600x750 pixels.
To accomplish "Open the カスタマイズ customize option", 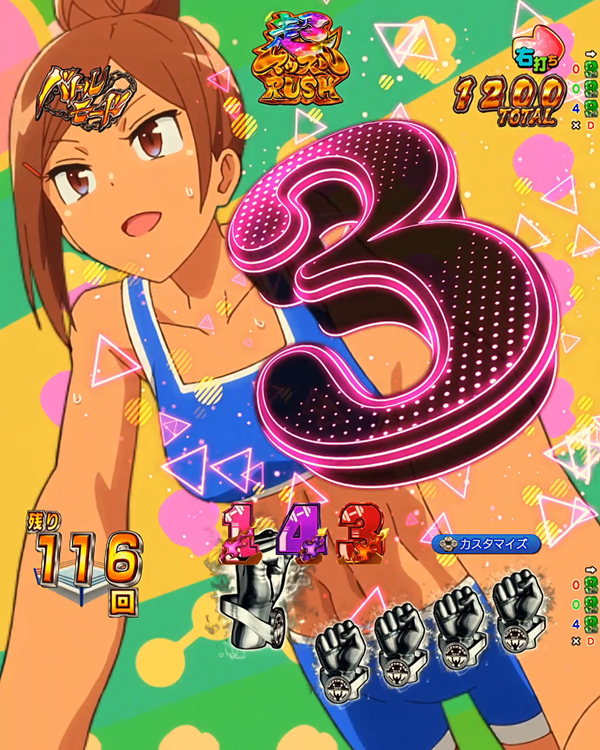I will 488,544.
